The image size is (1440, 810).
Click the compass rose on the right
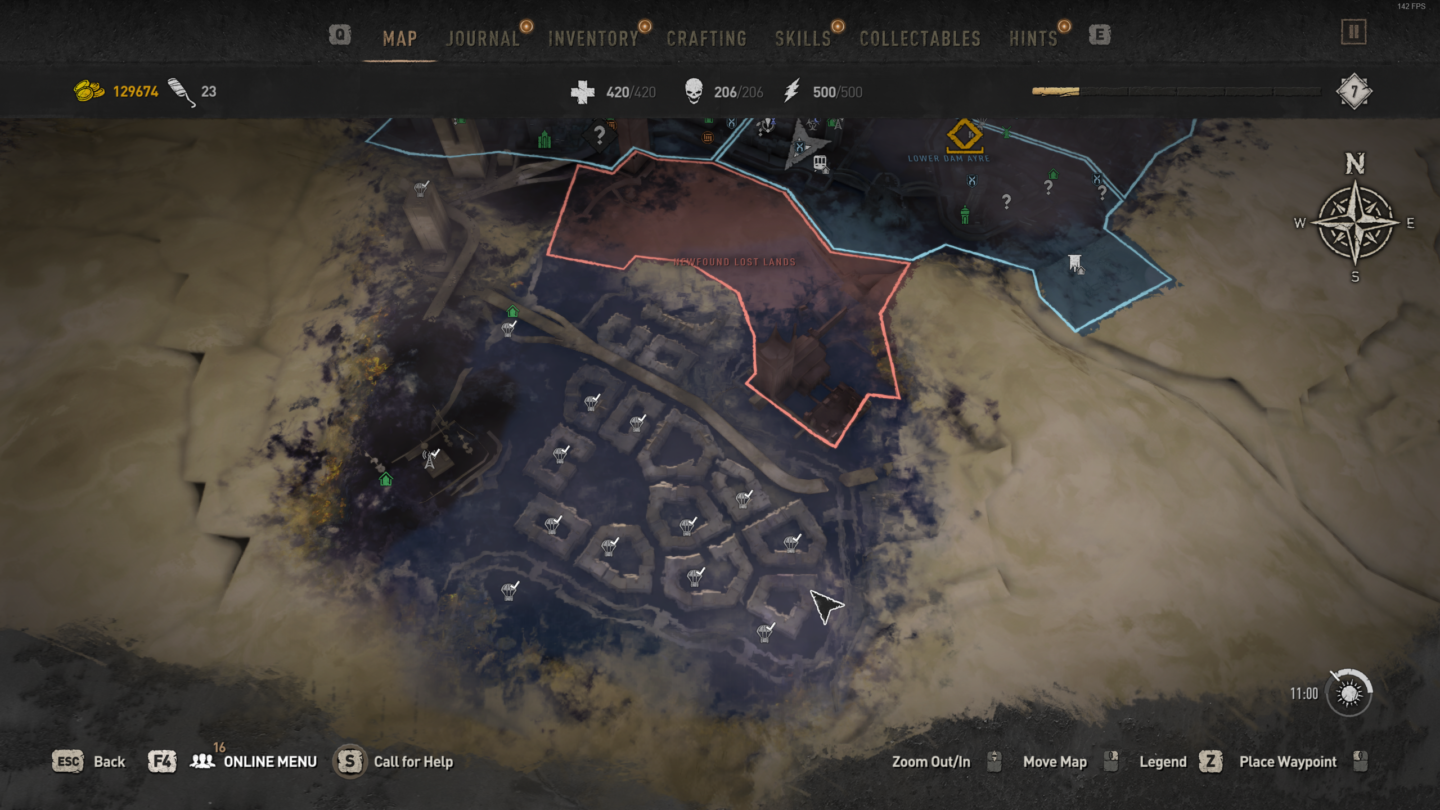point(1355,220)
